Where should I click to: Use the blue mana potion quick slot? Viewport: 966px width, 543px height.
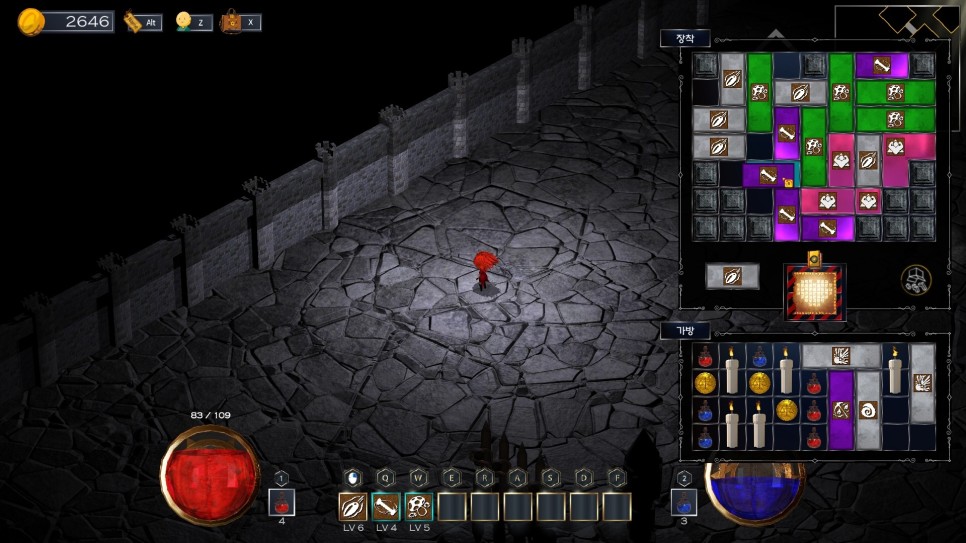[x=684, y=502]
